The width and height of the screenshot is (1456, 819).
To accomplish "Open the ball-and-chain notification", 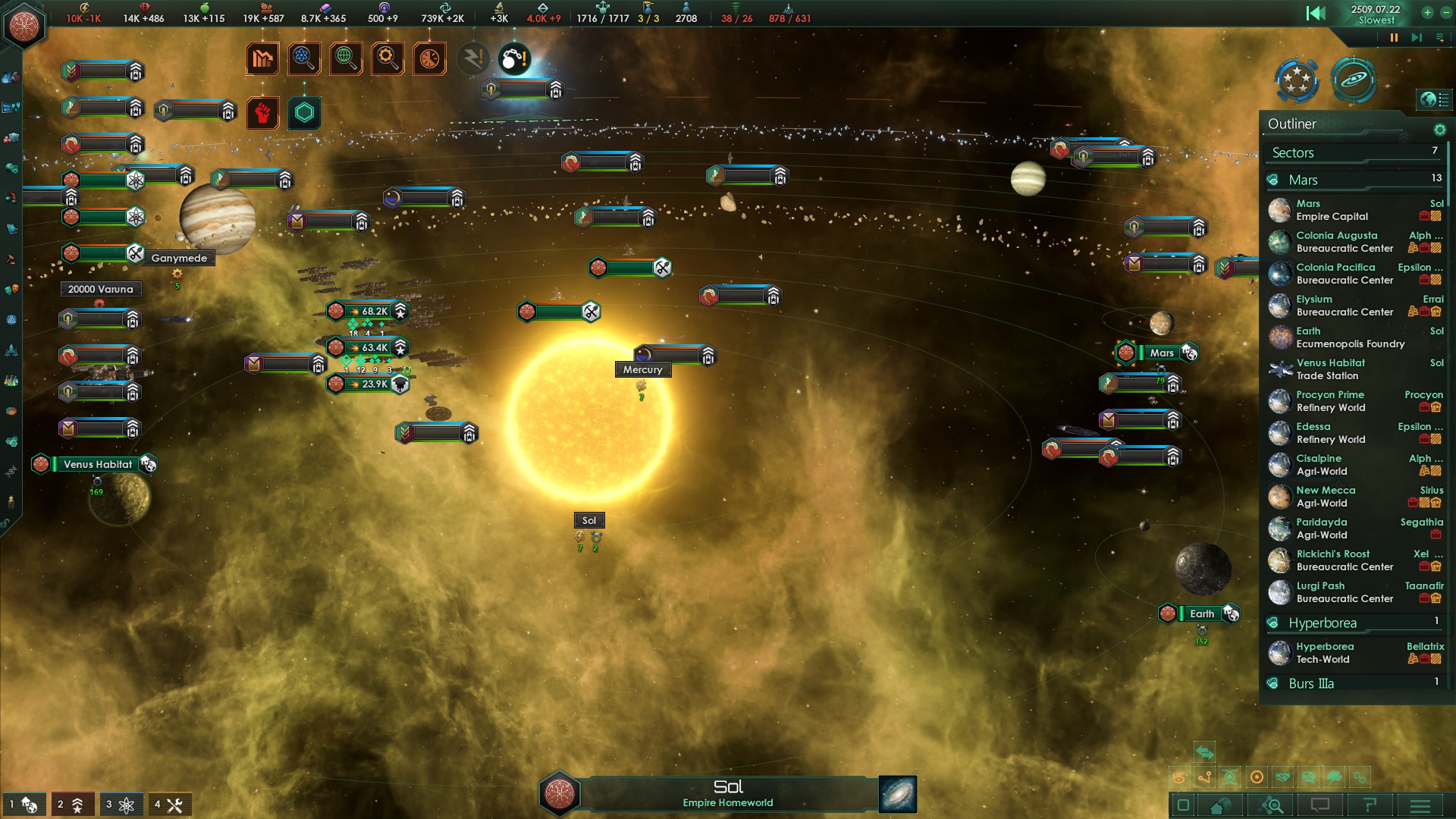I will (x=514, y=59).
